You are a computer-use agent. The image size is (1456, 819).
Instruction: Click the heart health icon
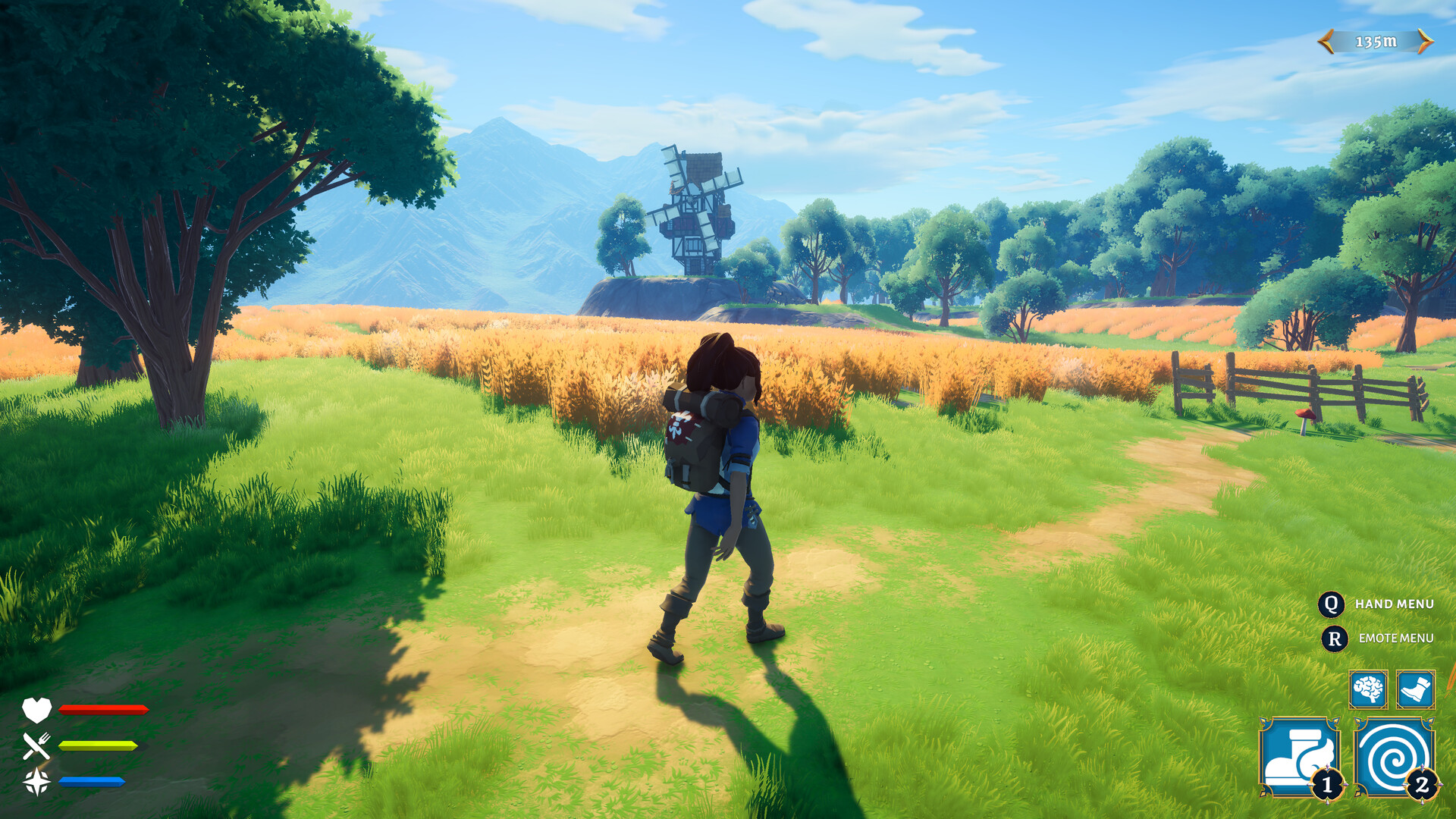[x=36, y=710]
